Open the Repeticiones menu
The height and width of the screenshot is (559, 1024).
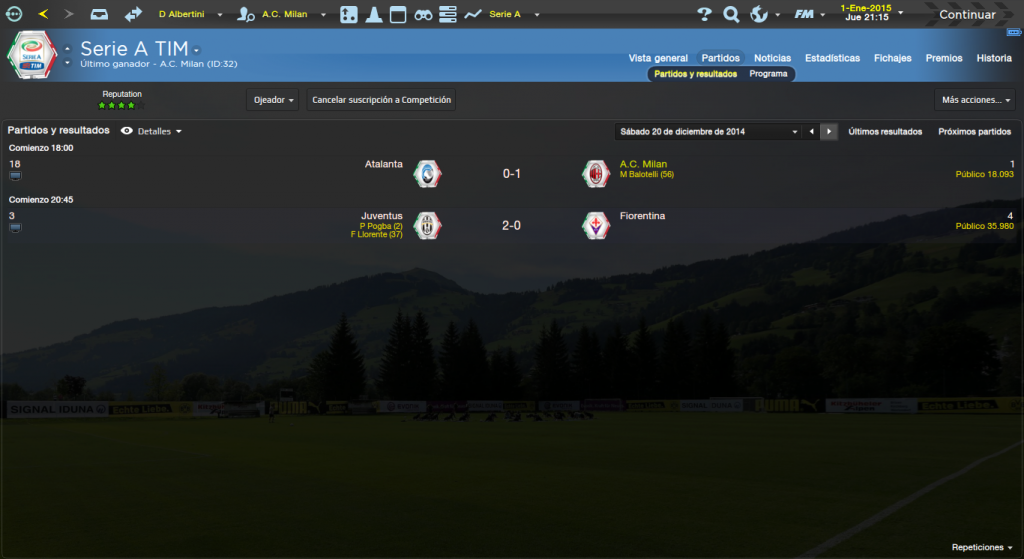tap(982, 548)
